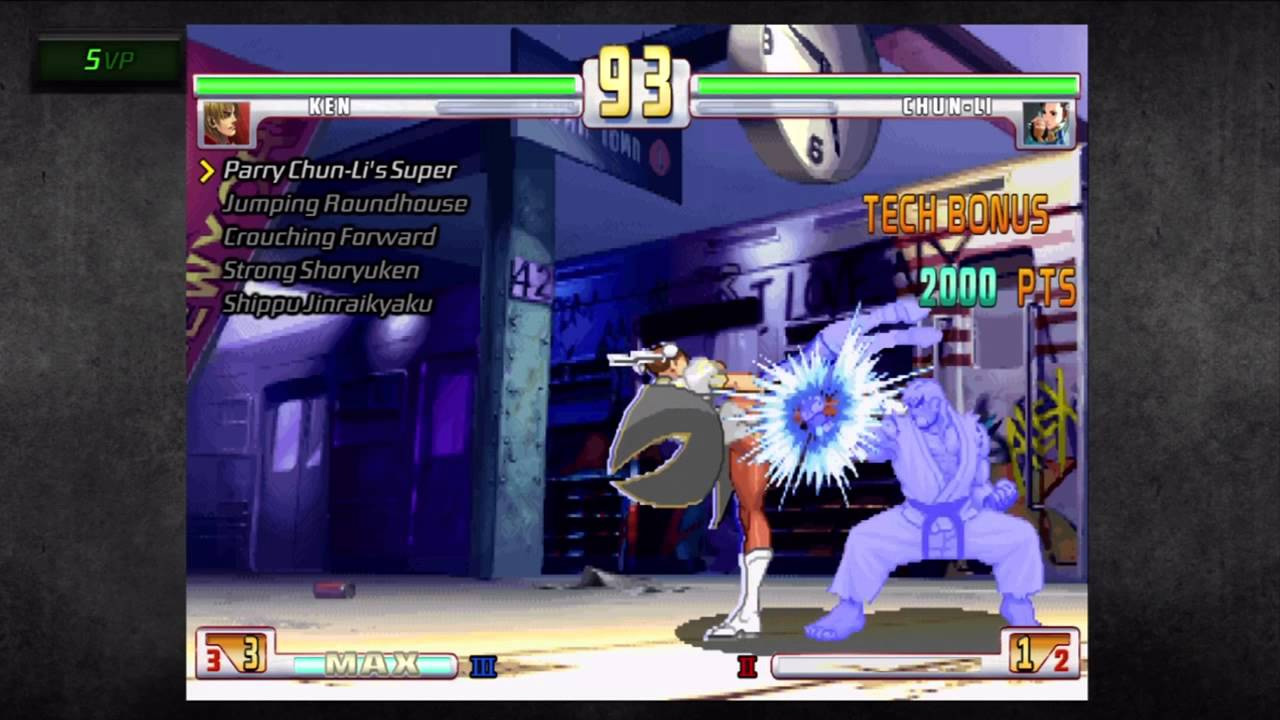The image size is (1280, 720).
Task: Toggle the Strong Shoryuken objective
Action: point(320,271)
